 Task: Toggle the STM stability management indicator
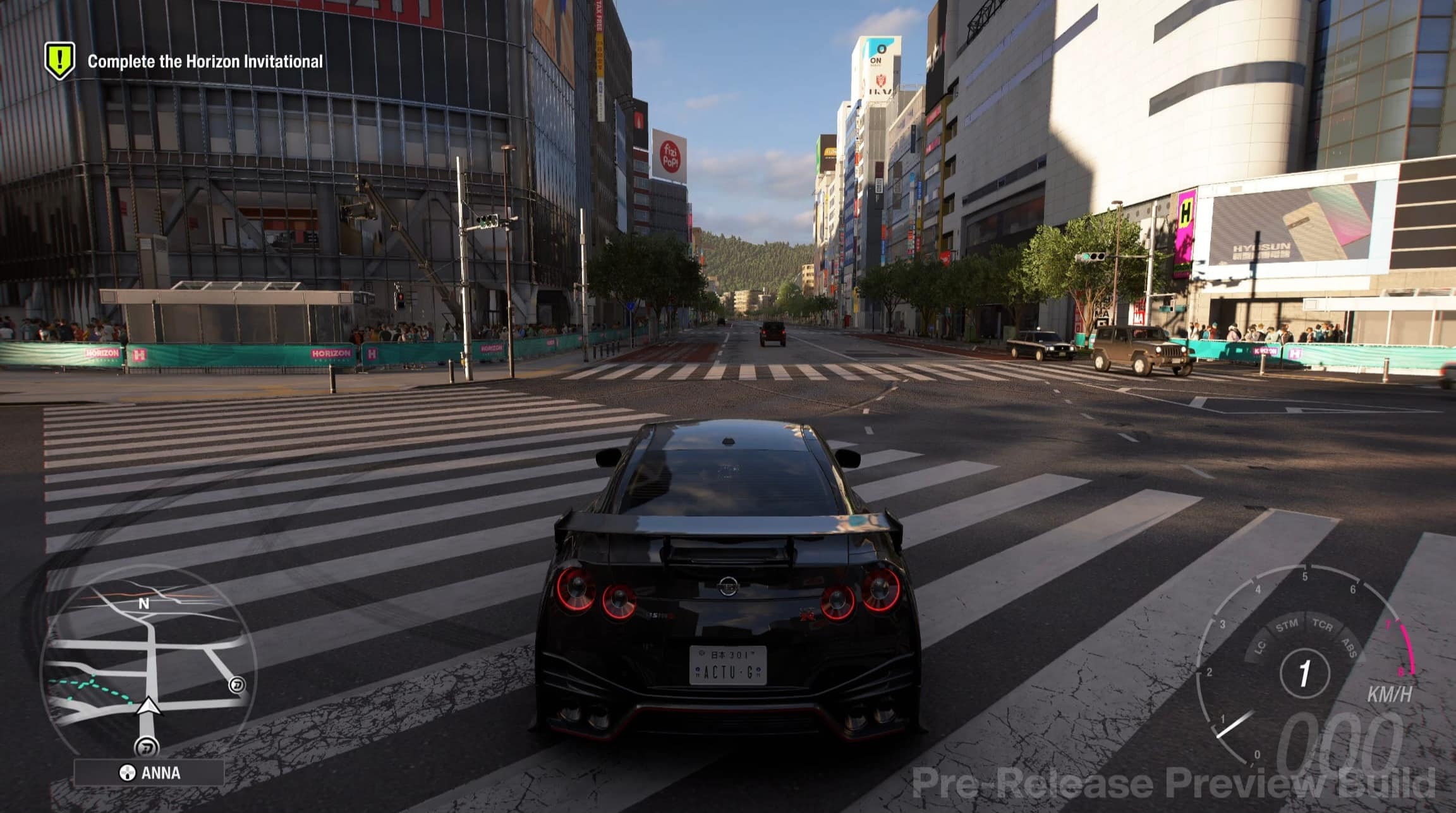pos(1287,625)
